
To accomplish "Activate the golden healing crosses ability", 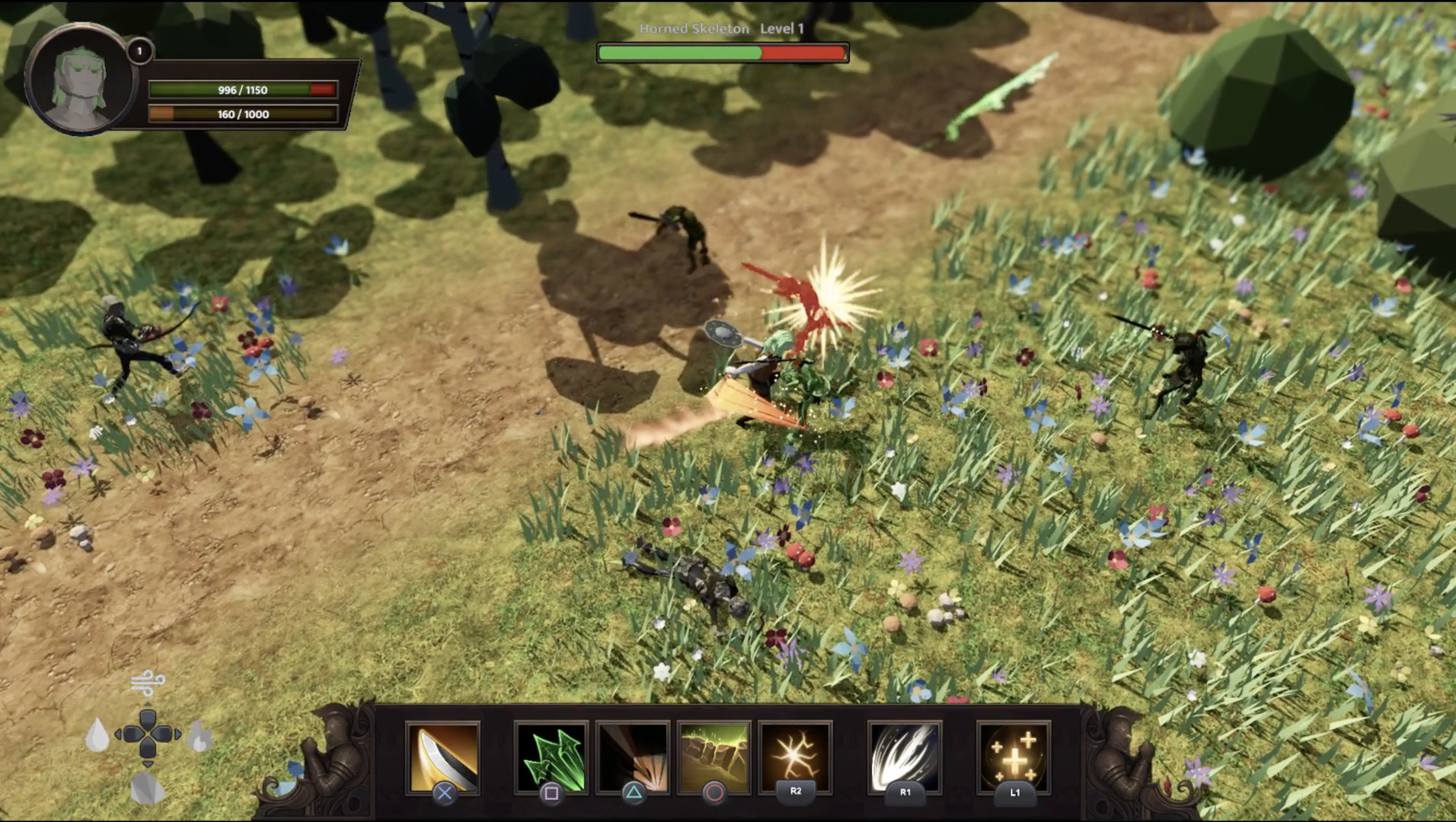I will (1014, 757).
